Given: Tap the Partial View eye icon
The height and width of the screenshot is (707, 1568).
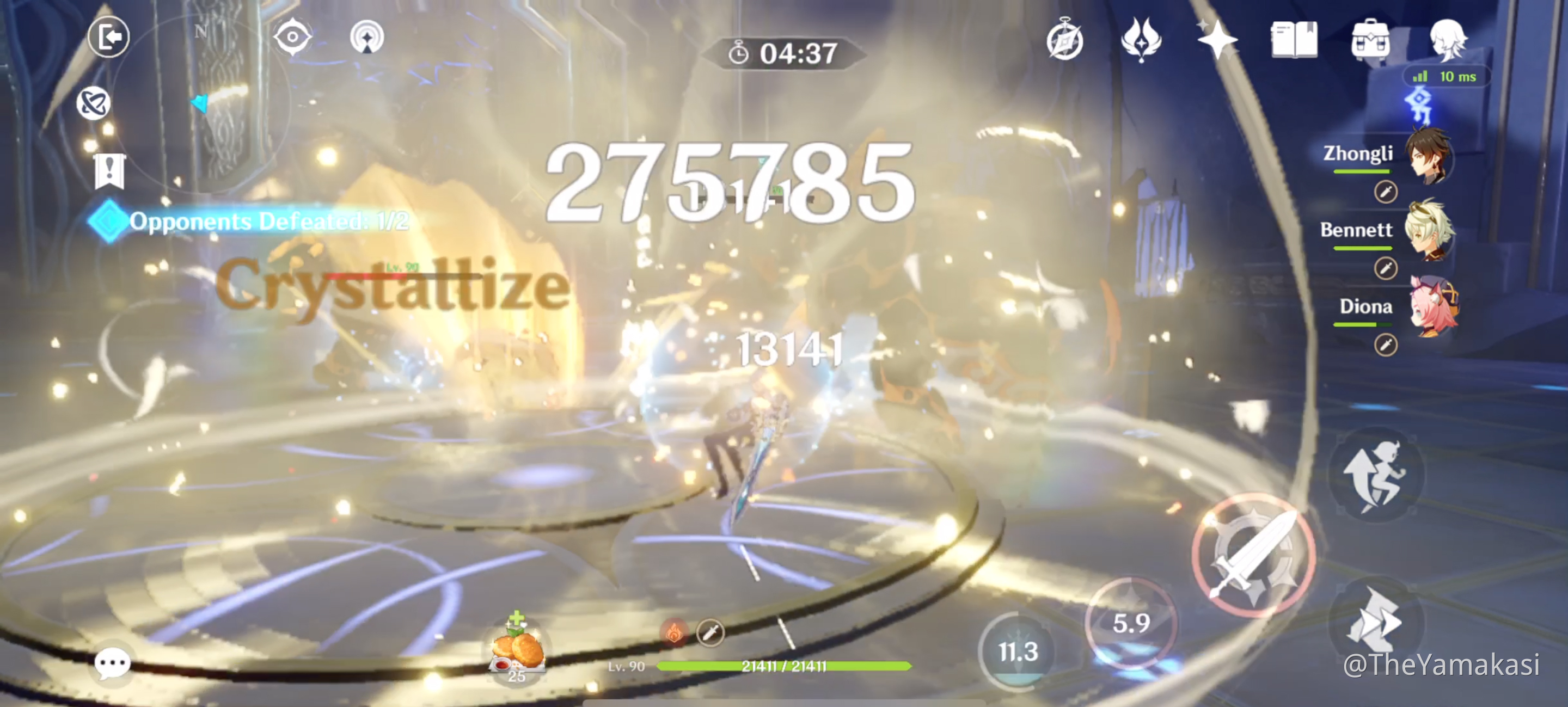Looking at the screenshot, I should coord(293,36).
